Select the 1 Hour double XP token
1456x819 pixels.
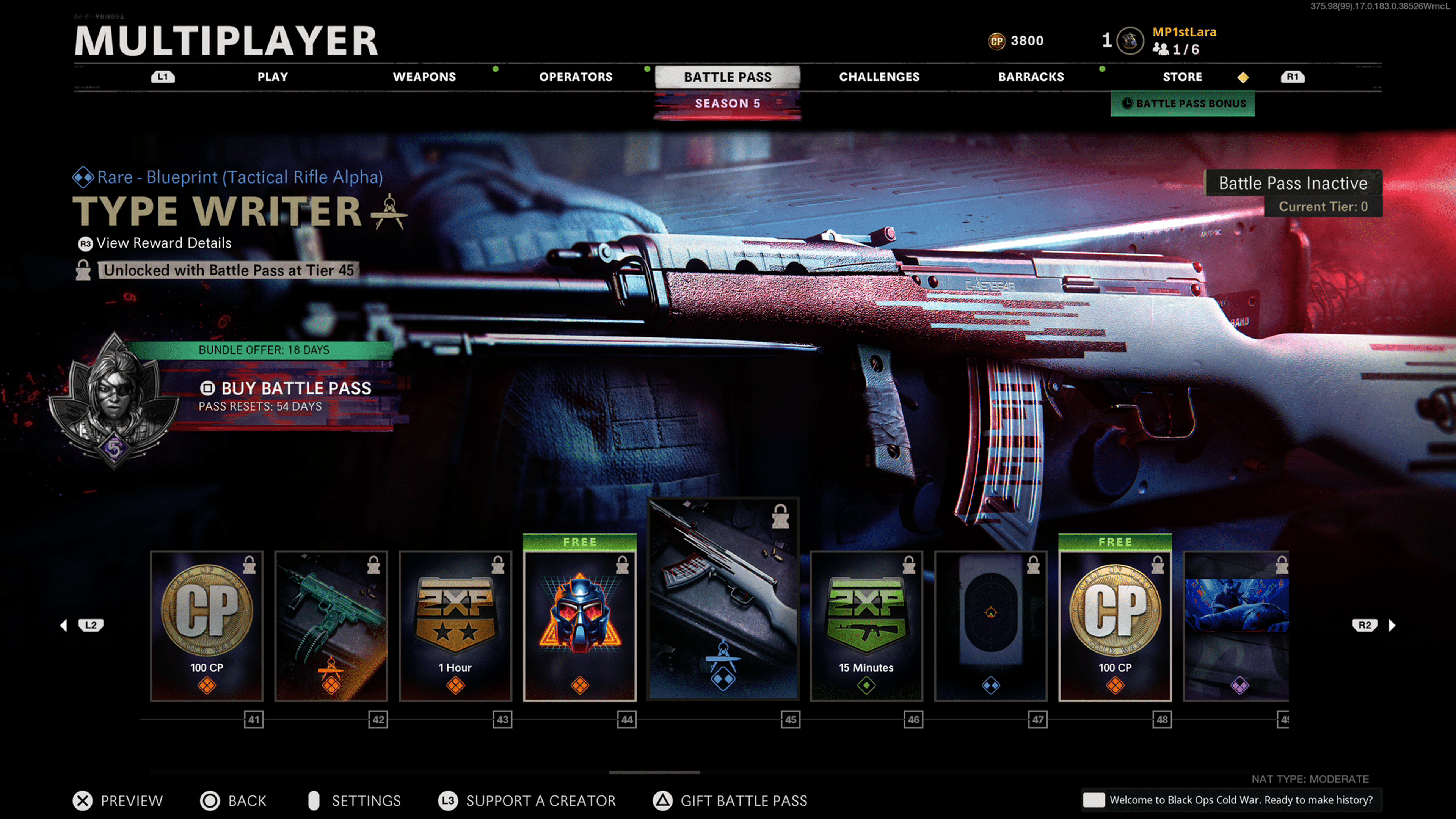(455, 626)
